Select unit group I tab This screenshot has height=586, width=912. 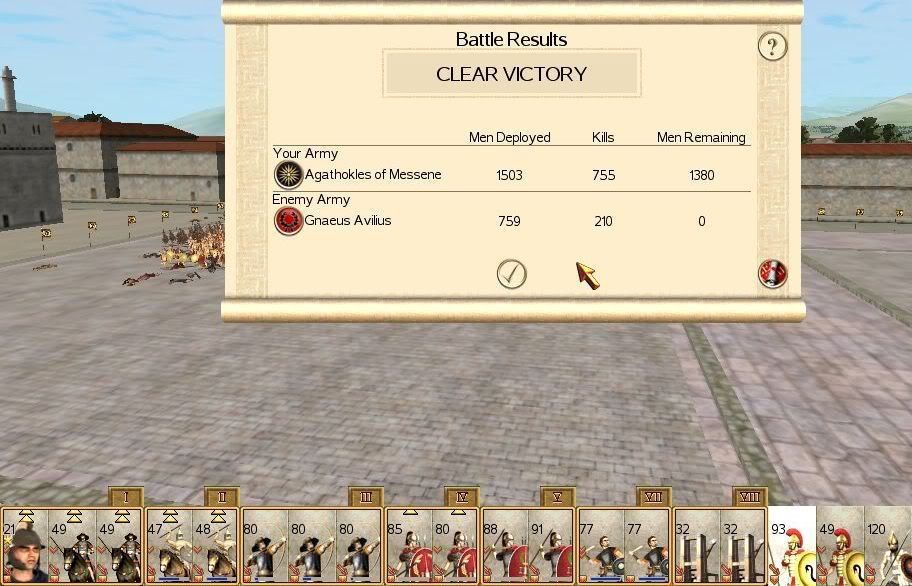[x=126, y=497]
